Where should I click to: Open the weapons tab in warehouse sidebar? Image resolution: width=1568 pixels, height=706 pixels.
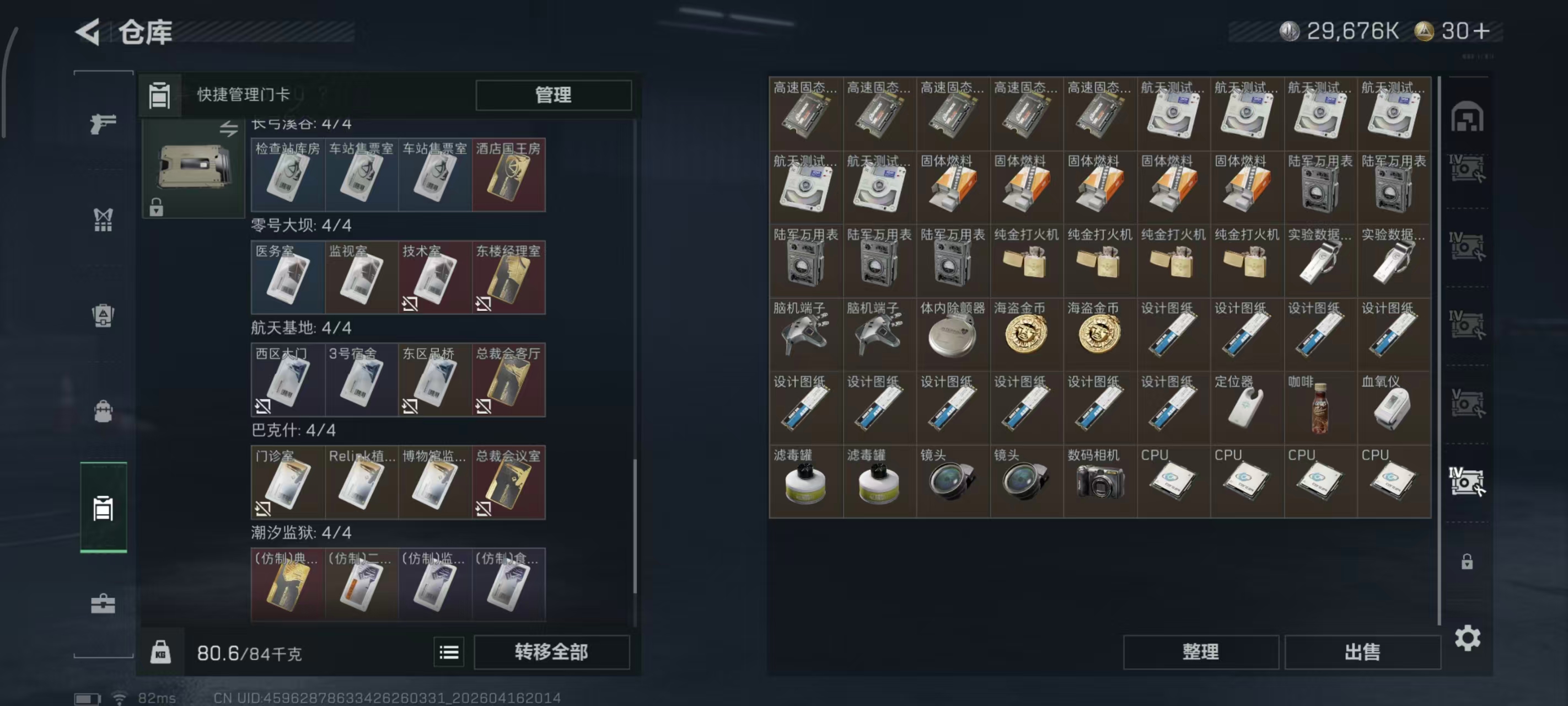(x=104, y=124)
